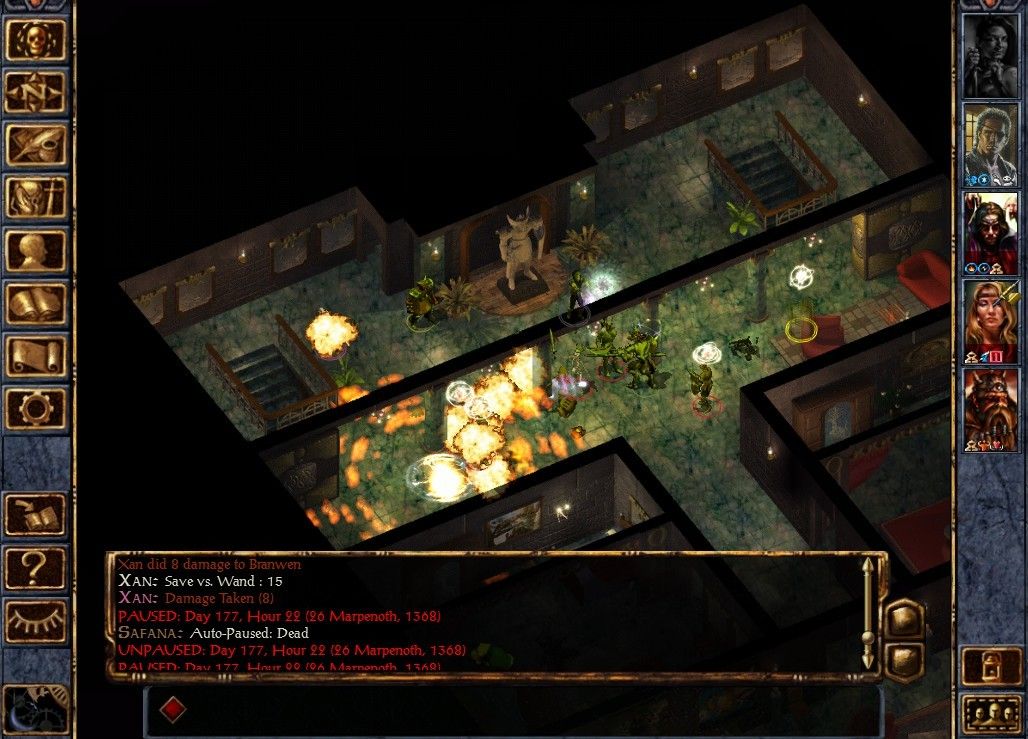Screen dimensions: 1028x739
Task: Toggle party AI with the lantern button
Action: tap(990, 666)
